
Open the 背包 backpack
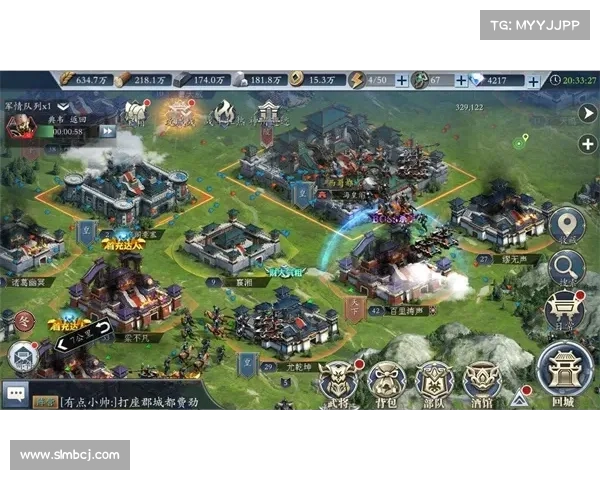click(x=387, y=379)
